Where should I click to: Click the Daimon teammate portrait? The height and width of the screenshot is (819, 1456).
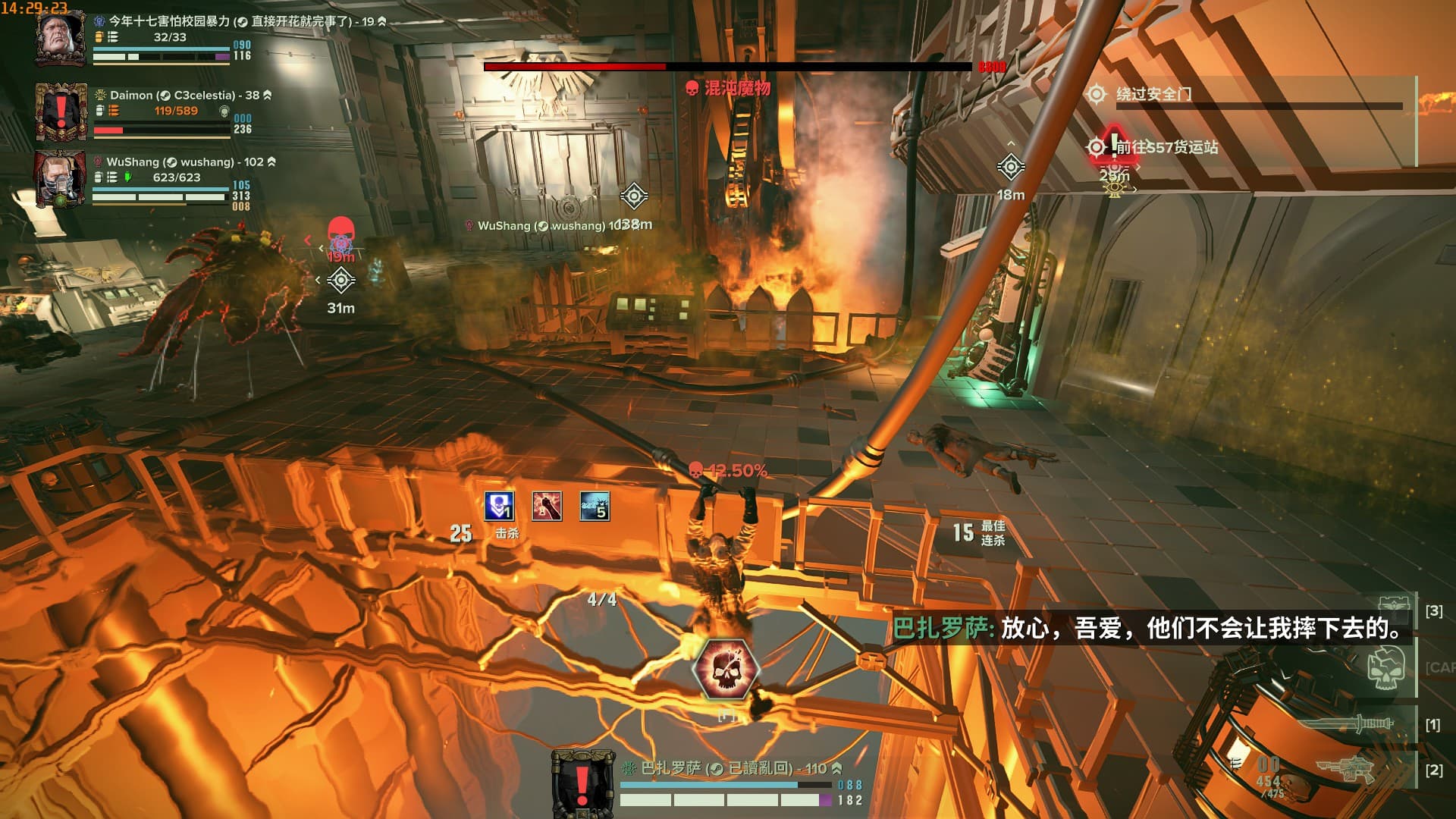[x=61, y=112]
